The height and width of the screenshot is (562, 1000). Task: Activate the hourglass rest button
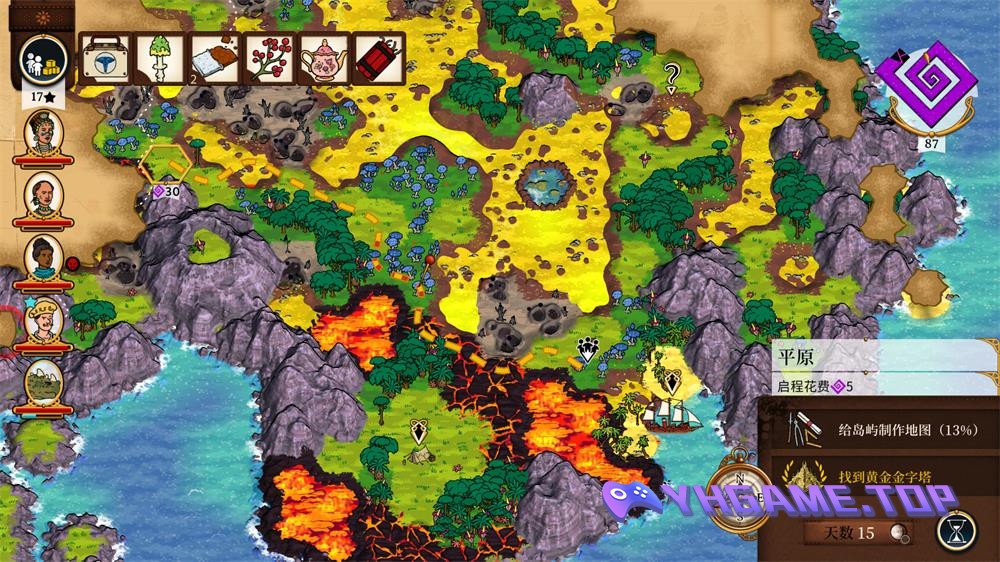click(957, 530)
